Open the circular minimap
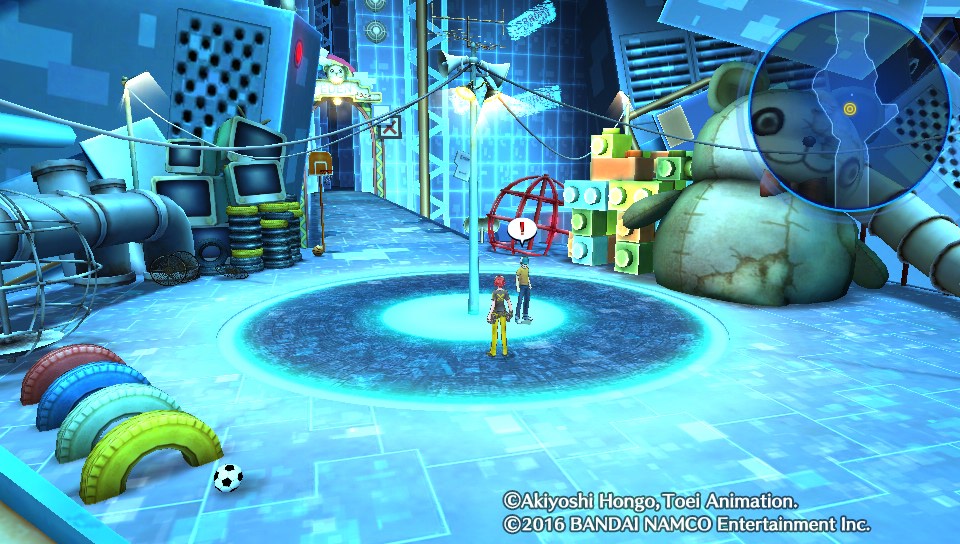This screenshot has width=960, height=544. click(850, 110)
